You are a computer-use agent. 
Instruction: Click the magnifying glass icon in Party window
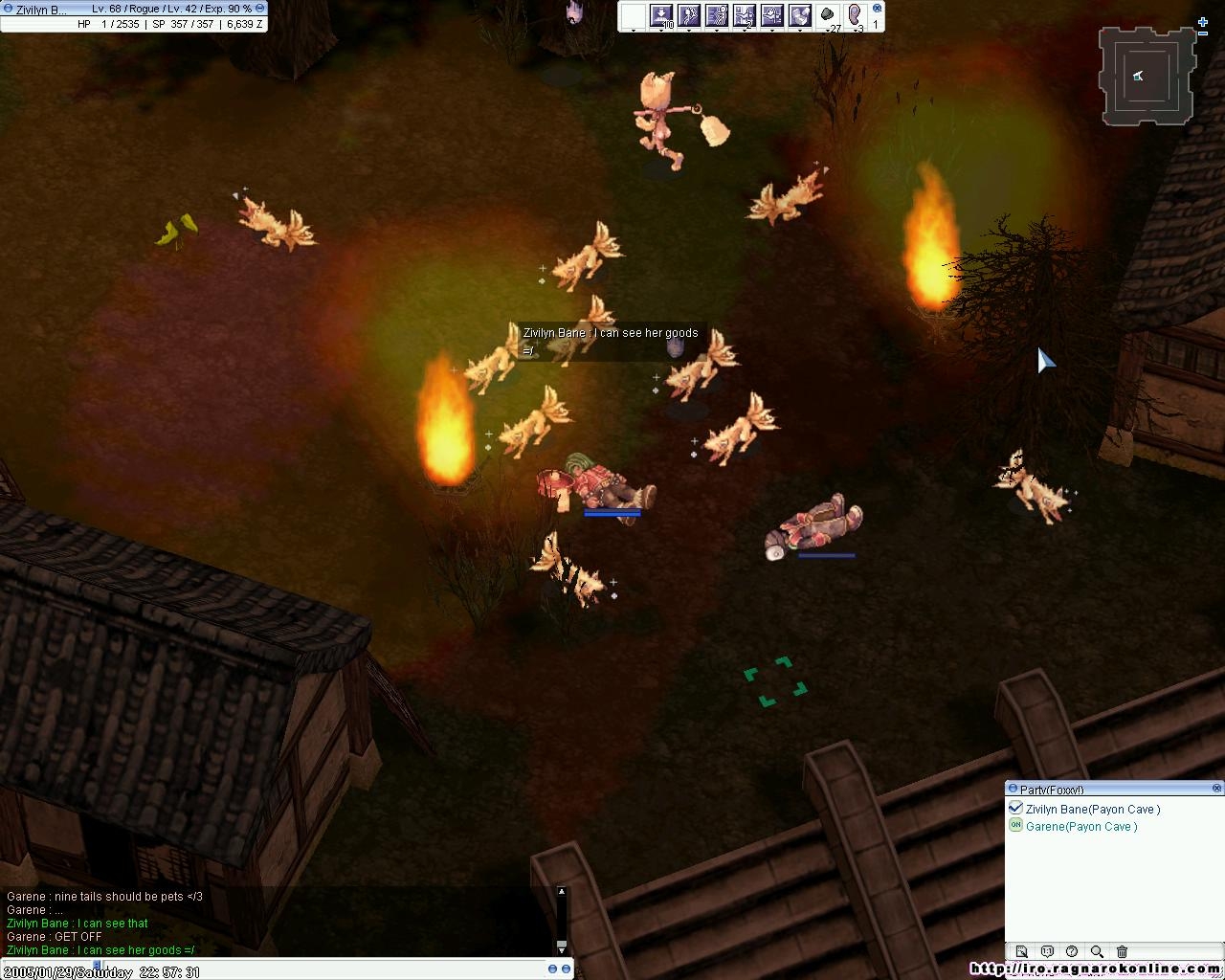[1097, 951]
